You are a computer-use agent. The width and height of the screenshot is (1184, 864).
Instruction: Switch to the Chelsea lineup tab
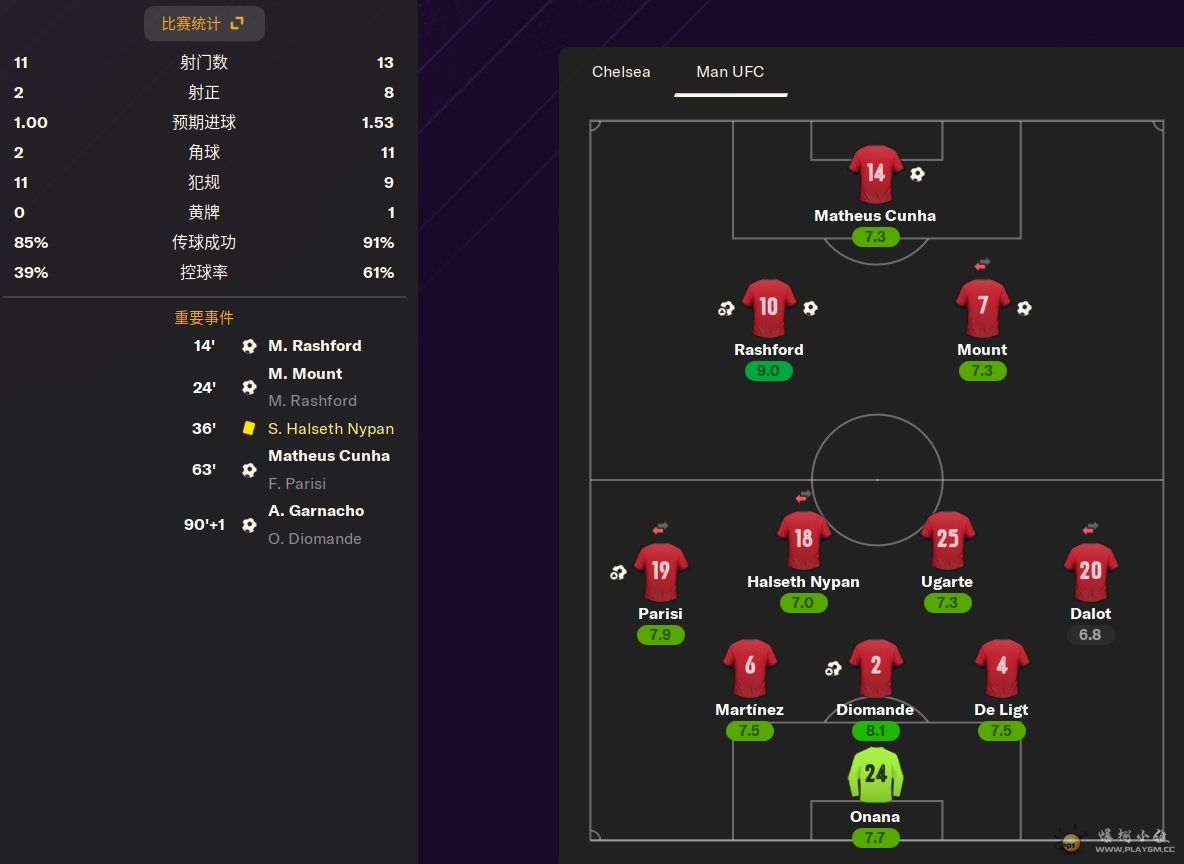pyautogui.click(x=621, y=72)
